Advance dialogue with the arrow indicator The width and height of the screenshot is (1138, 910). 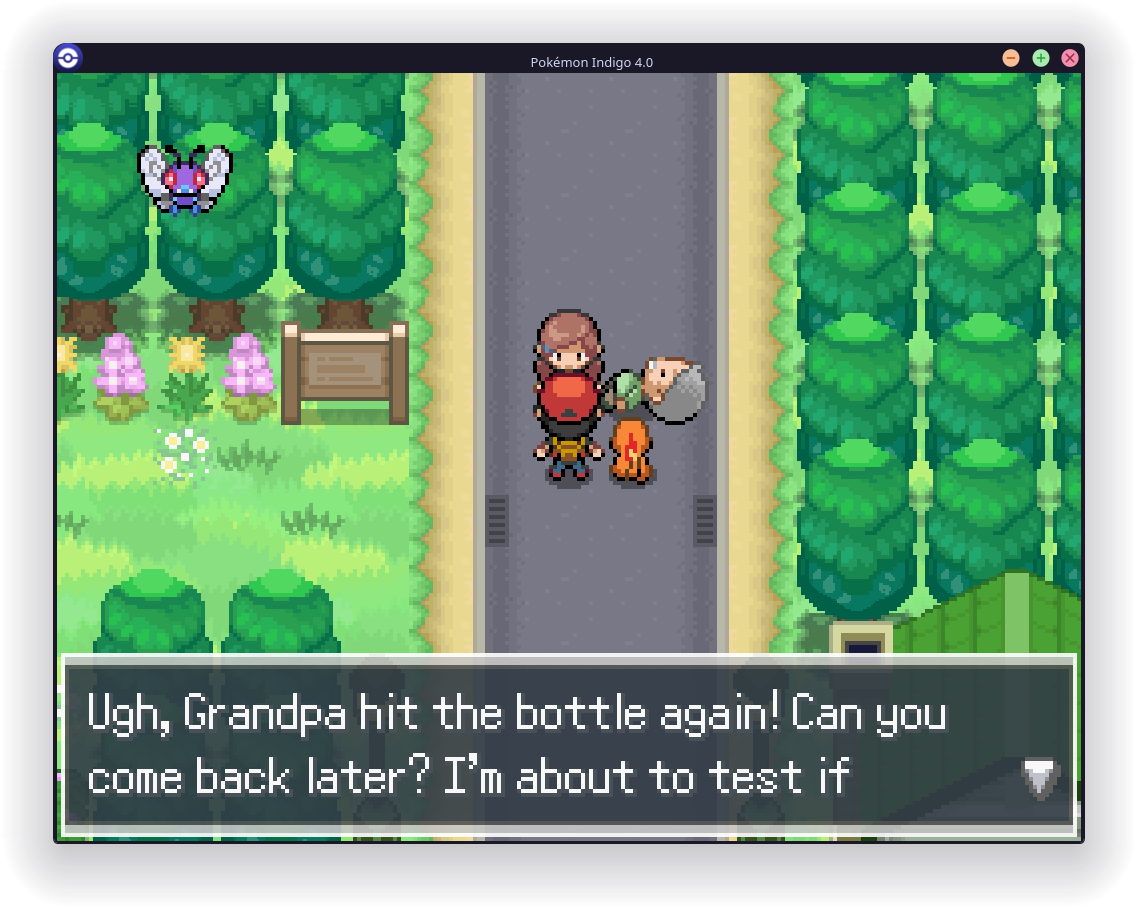(1039, 777)
